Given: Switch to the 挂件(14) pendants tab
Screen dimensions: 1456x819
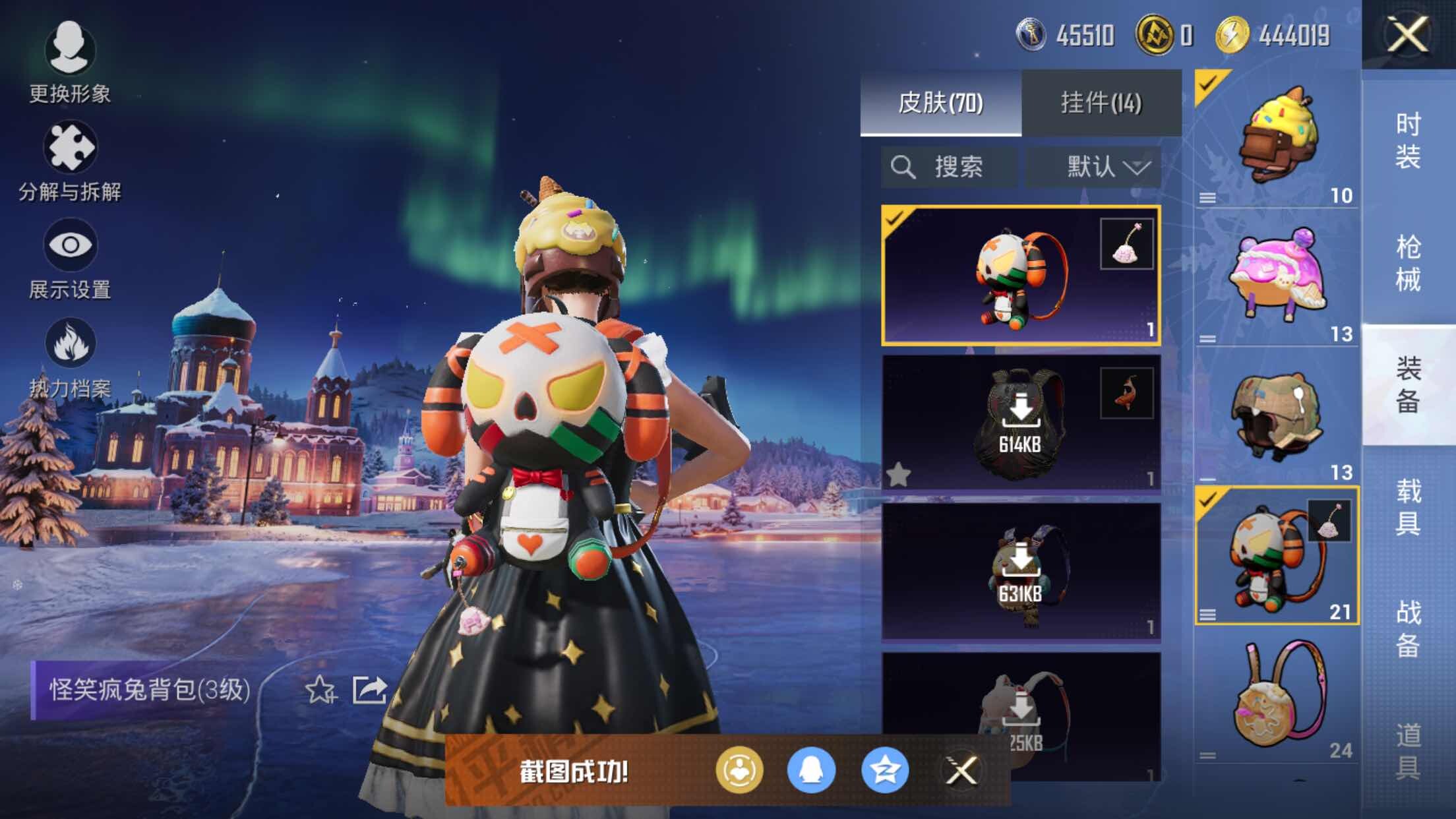Looking at the screenshot, I should pyautogui.click(x=1101, y=103).
